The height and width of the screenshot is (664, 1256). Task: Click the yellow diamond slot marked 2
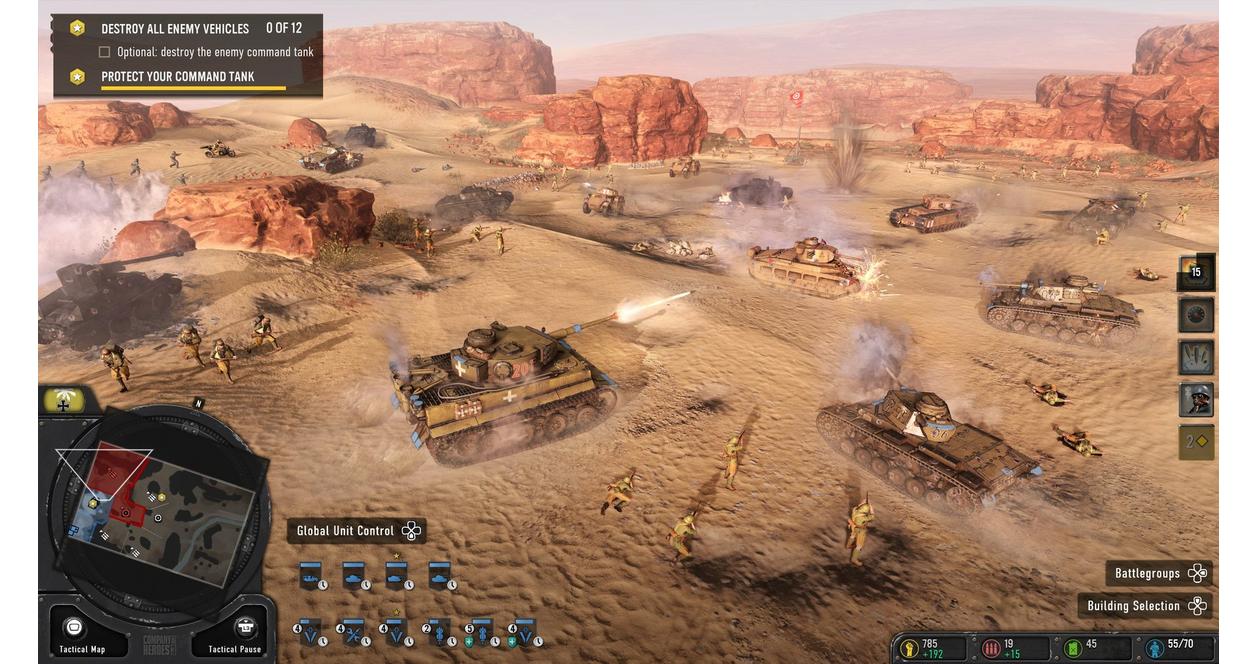pos(1196,441)
